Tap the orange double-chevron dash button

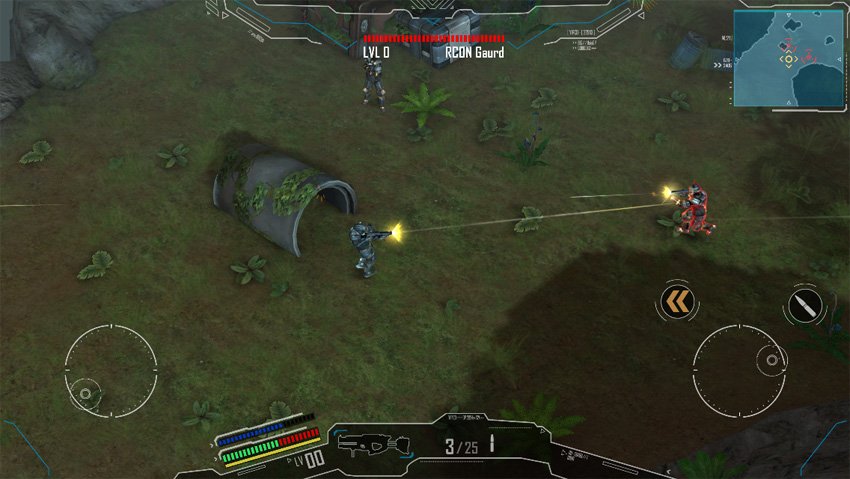click(677, 301)
